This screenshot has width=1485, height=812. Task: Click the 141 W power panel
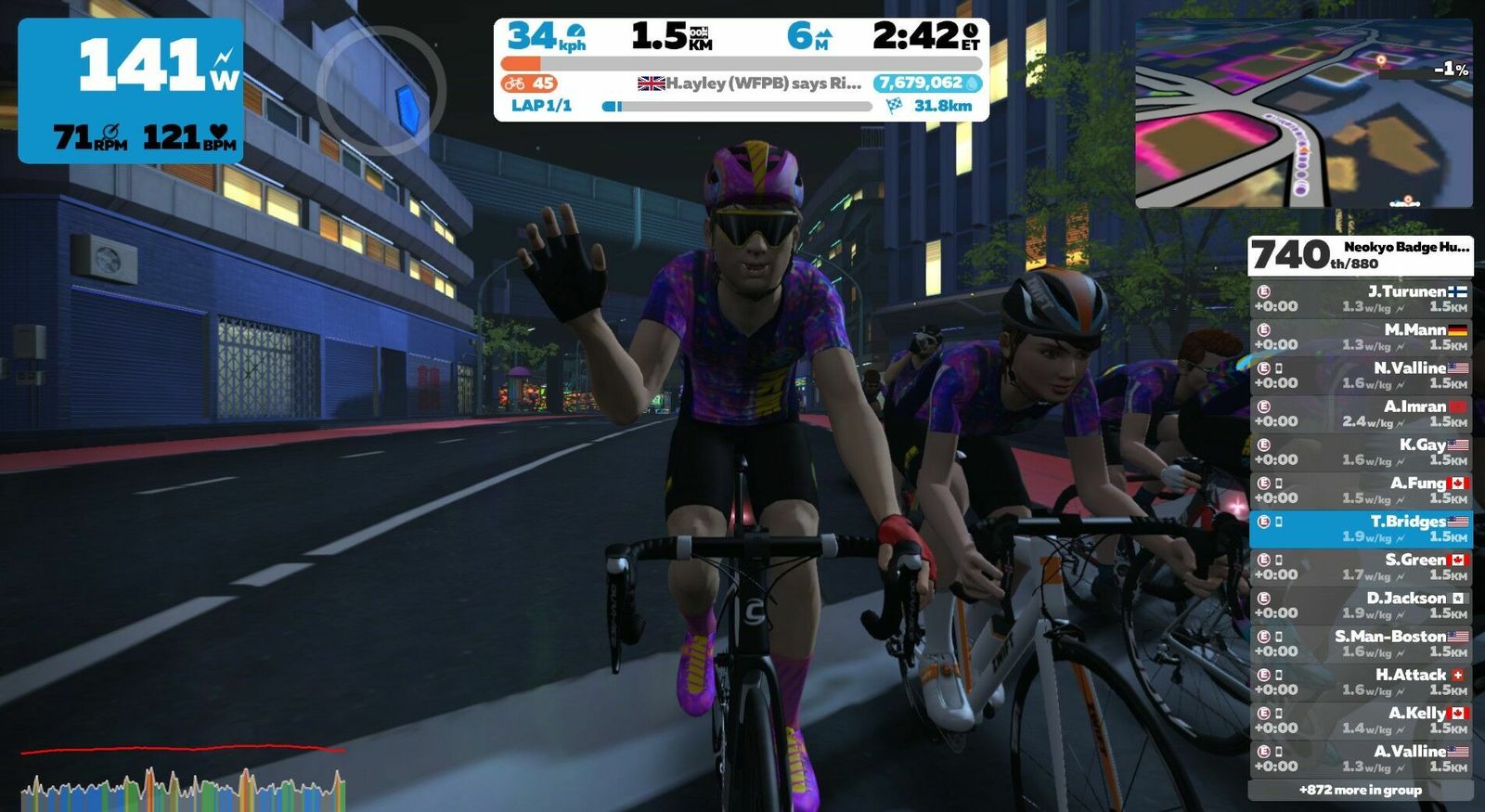[131, 91]
